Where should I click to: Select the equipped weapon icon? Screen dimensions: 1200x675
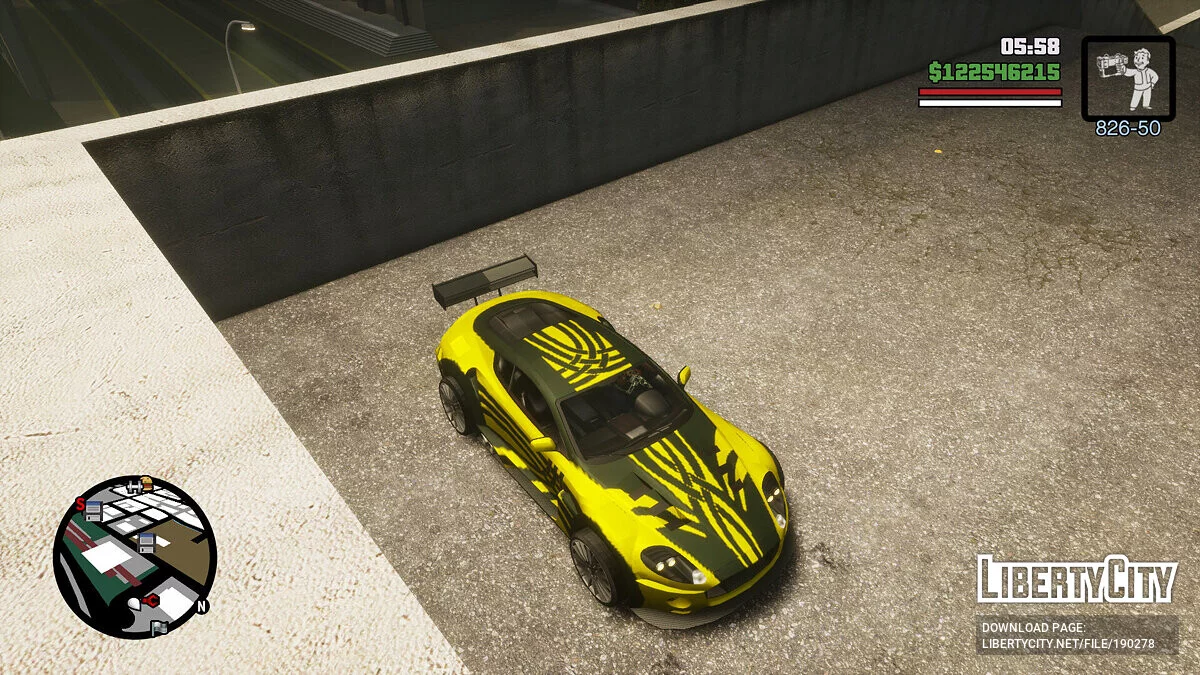[1128, 79]
